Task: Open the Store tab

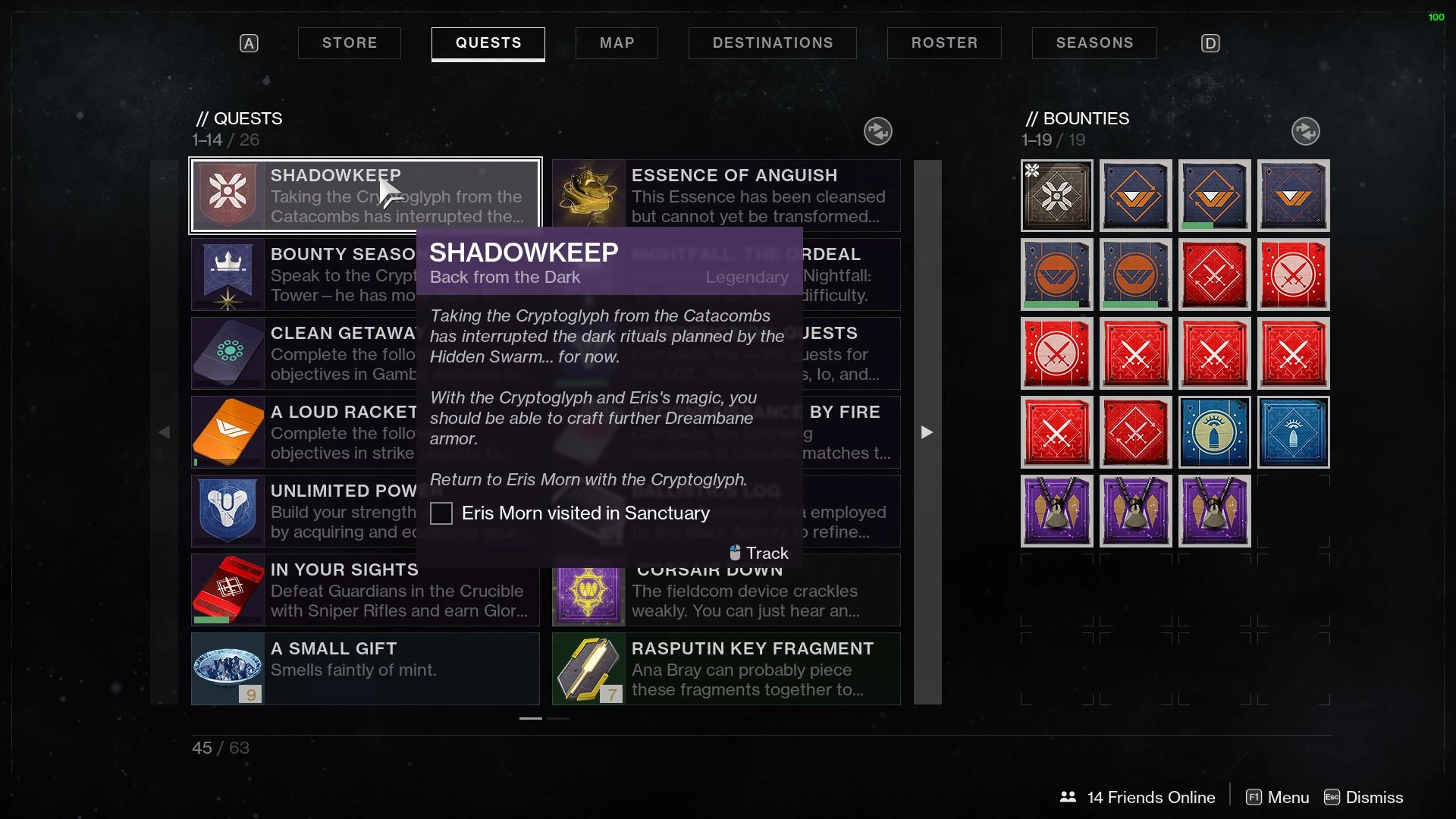Action: point(350,43)
